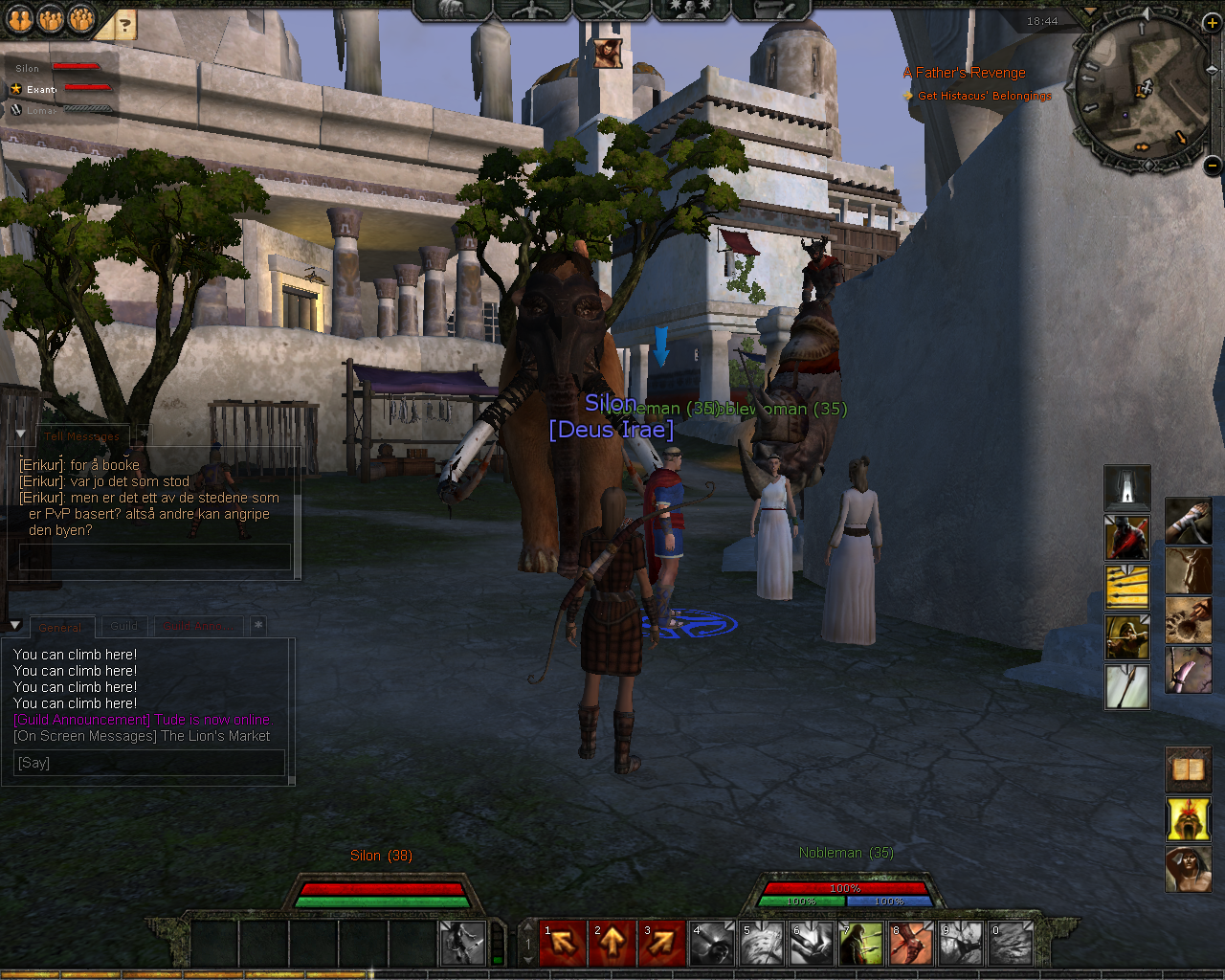Activate the screaming face ability icon
Screen dimensions: 1225x980
(1188, 819)
